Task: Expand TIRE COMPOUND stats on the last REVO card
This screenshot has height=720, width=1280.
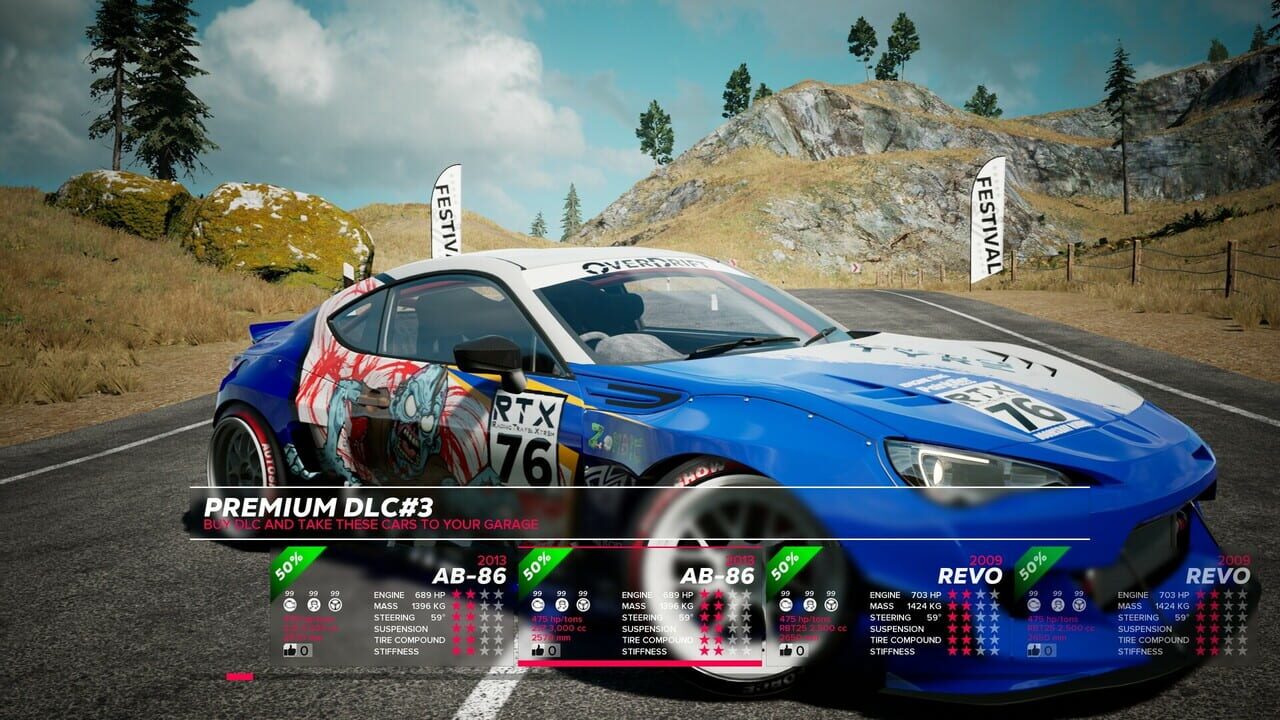Action: point(1200,640)
